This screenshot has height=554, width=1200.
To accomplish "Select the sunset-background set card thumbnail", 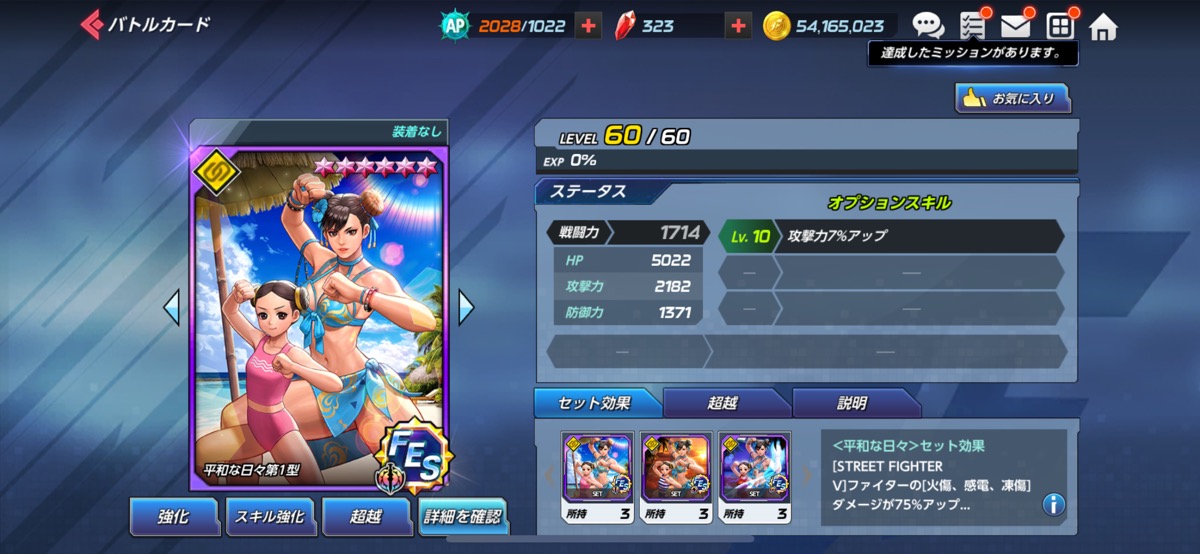I will (x=676, y=467).
